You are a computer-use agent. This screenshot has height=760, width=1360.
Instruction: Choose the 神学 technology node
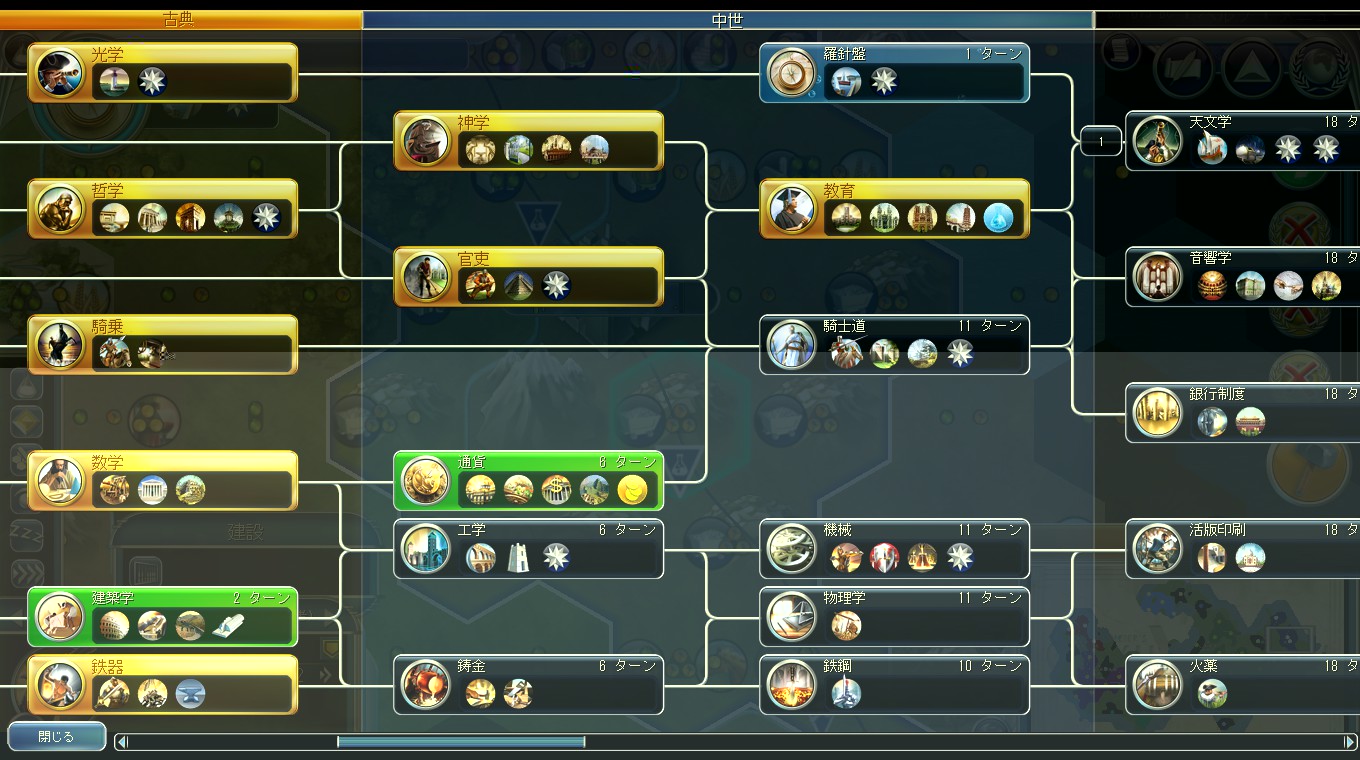pos(529,140)
